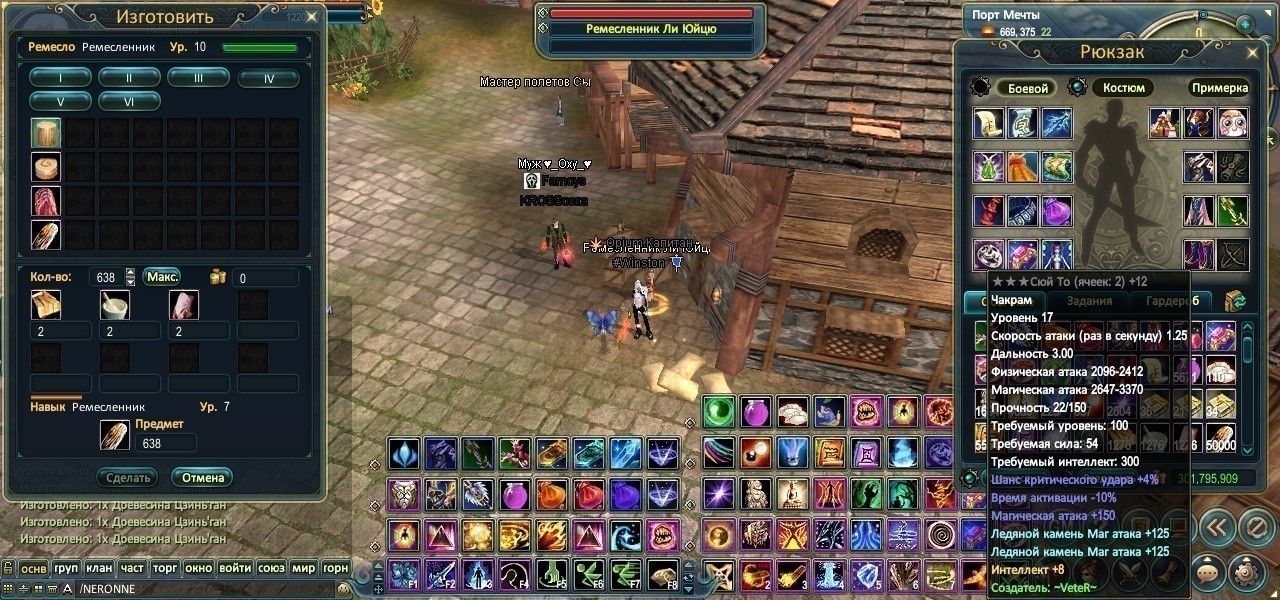Image resolution: width=1280 pixels, height=600 pixels.
Task: Open the Гардероб tab in the backpack
Action: click(x=1173, y=301)
